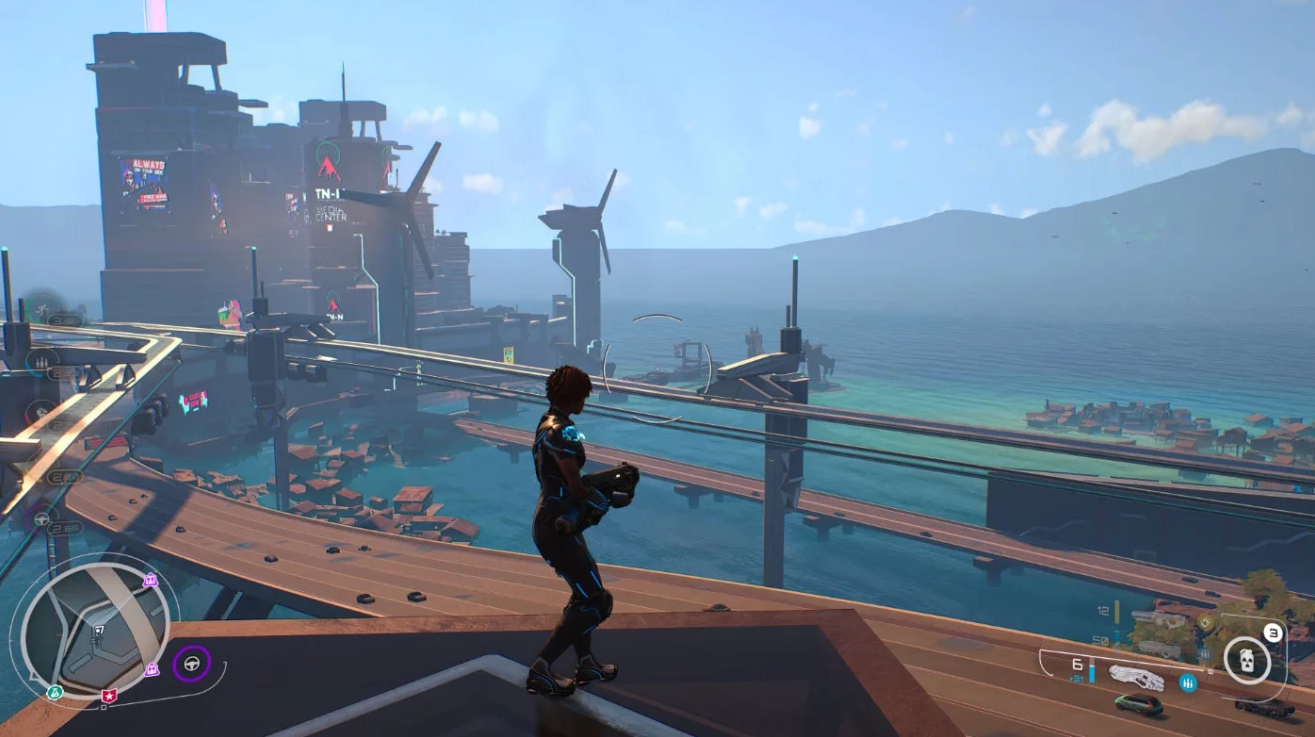Select the radioactive canister grenade icon
1315x737 pixels.
[x=1247, y=660]
